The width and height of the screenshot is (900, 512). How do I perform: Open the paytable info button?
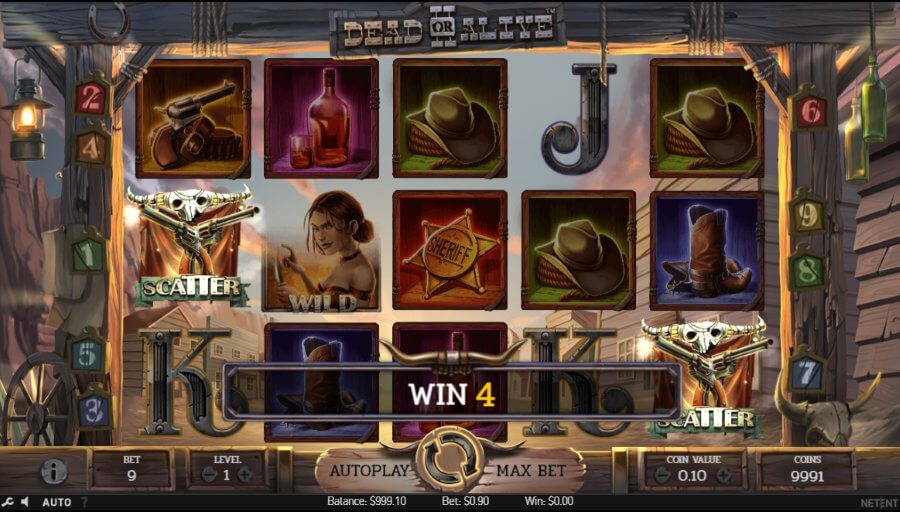tap(53, 471)
